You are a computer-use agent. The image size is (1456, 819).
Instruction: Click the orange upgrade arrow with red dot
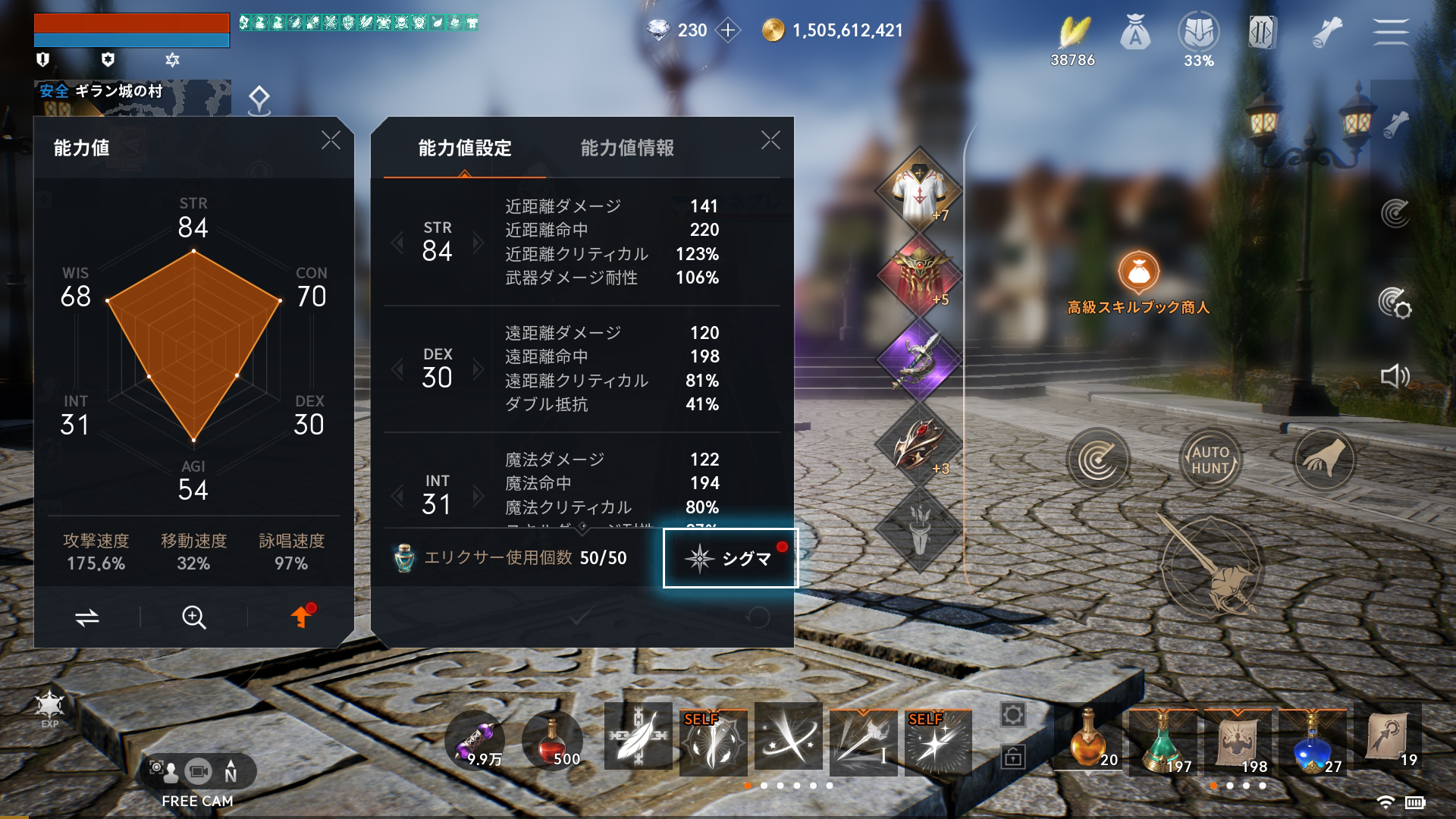[300, 616]
